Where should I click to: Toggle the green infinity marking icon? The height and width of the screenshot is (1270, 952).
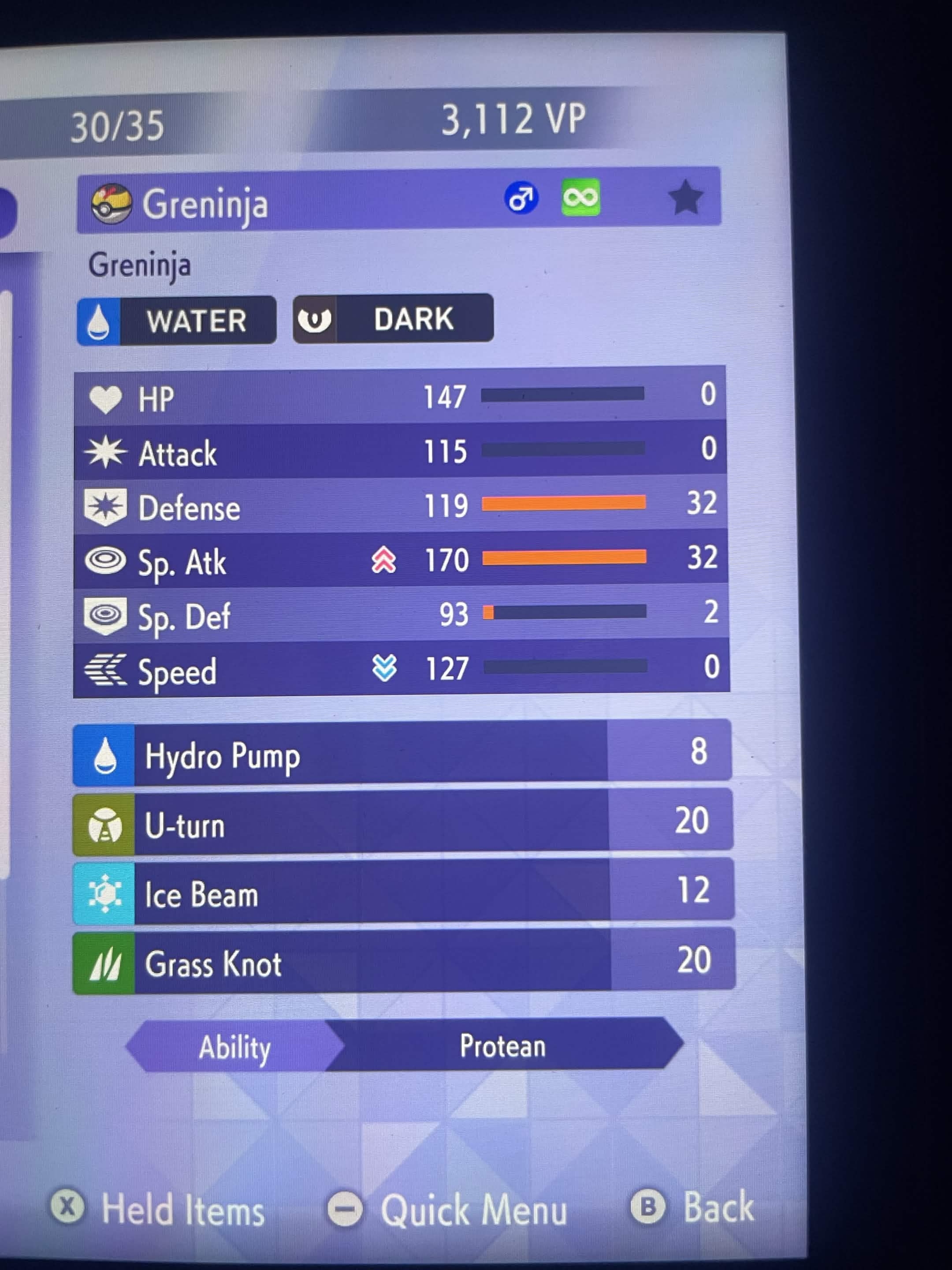(x=581, y=197)
